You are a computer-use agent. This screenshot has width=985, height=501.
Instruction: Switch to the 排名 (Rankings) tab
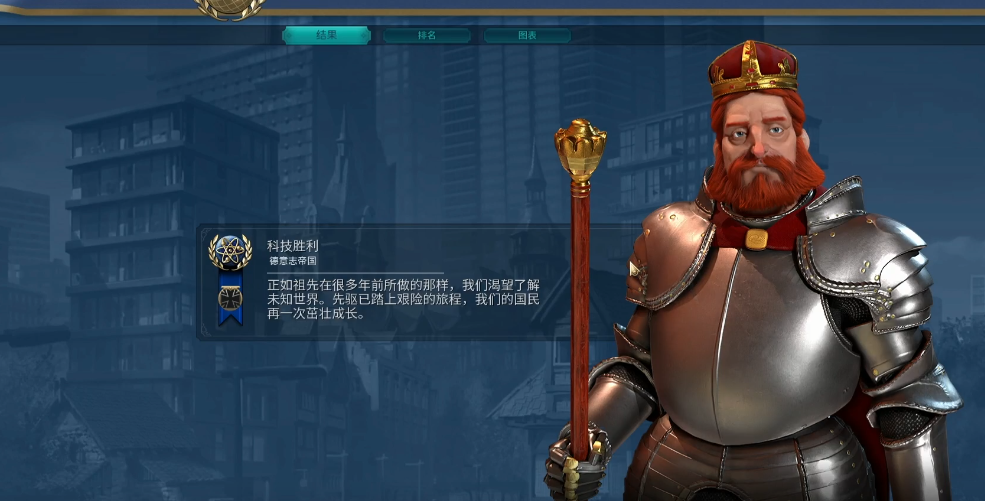tap(427, 35)
